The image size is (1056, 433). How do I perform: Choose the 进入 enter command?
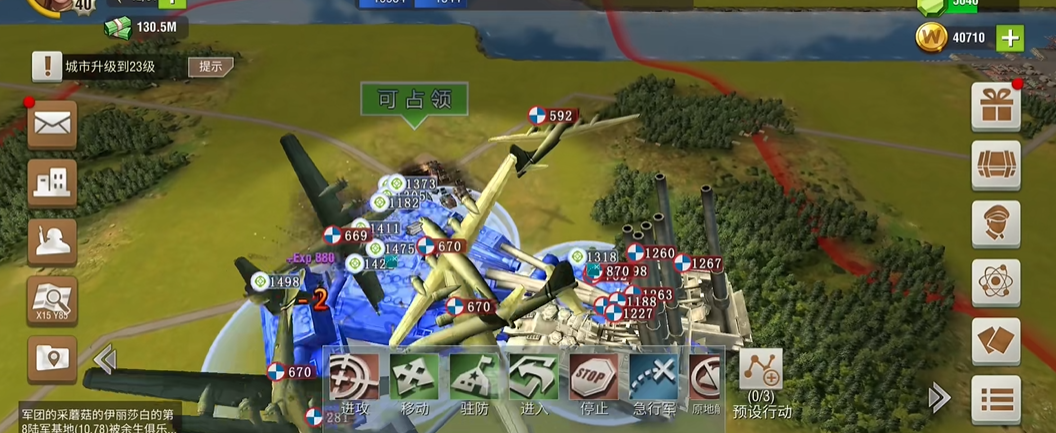point(533,384)
